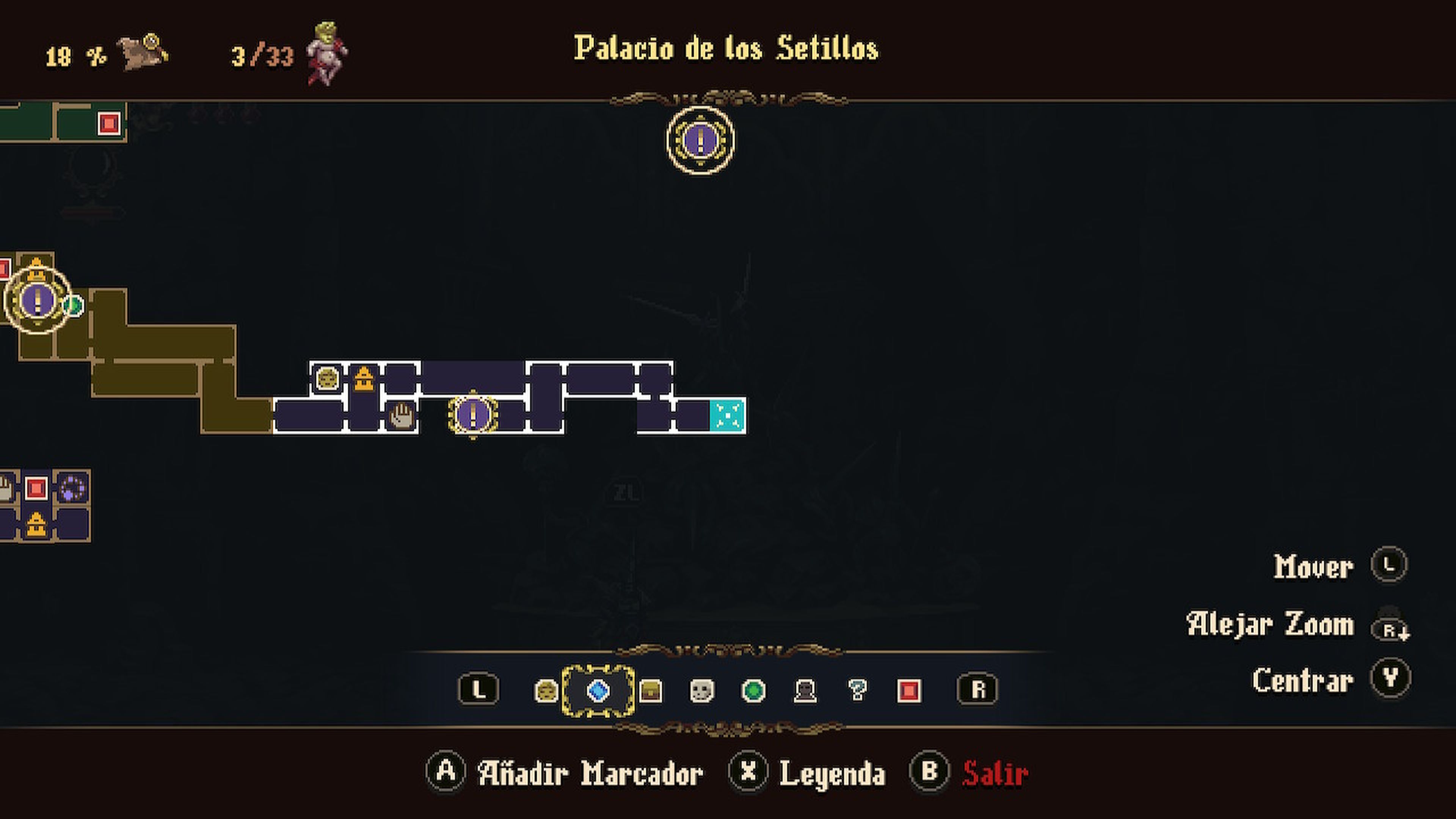Open the Leyenda map legend
This screenshot has width=1456, height=819.
[x=832, y=773]
